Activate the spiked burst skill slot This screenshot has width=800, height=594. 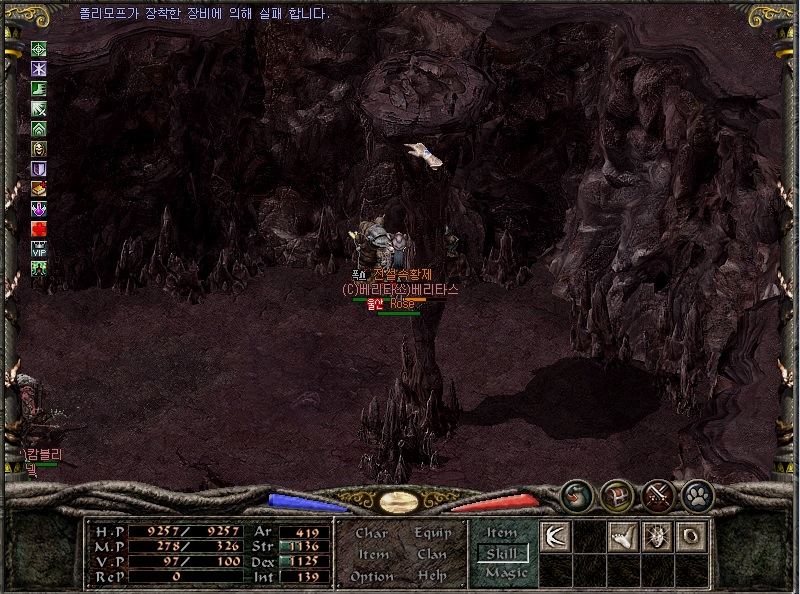pyautogui.click(x=657, y=536)
